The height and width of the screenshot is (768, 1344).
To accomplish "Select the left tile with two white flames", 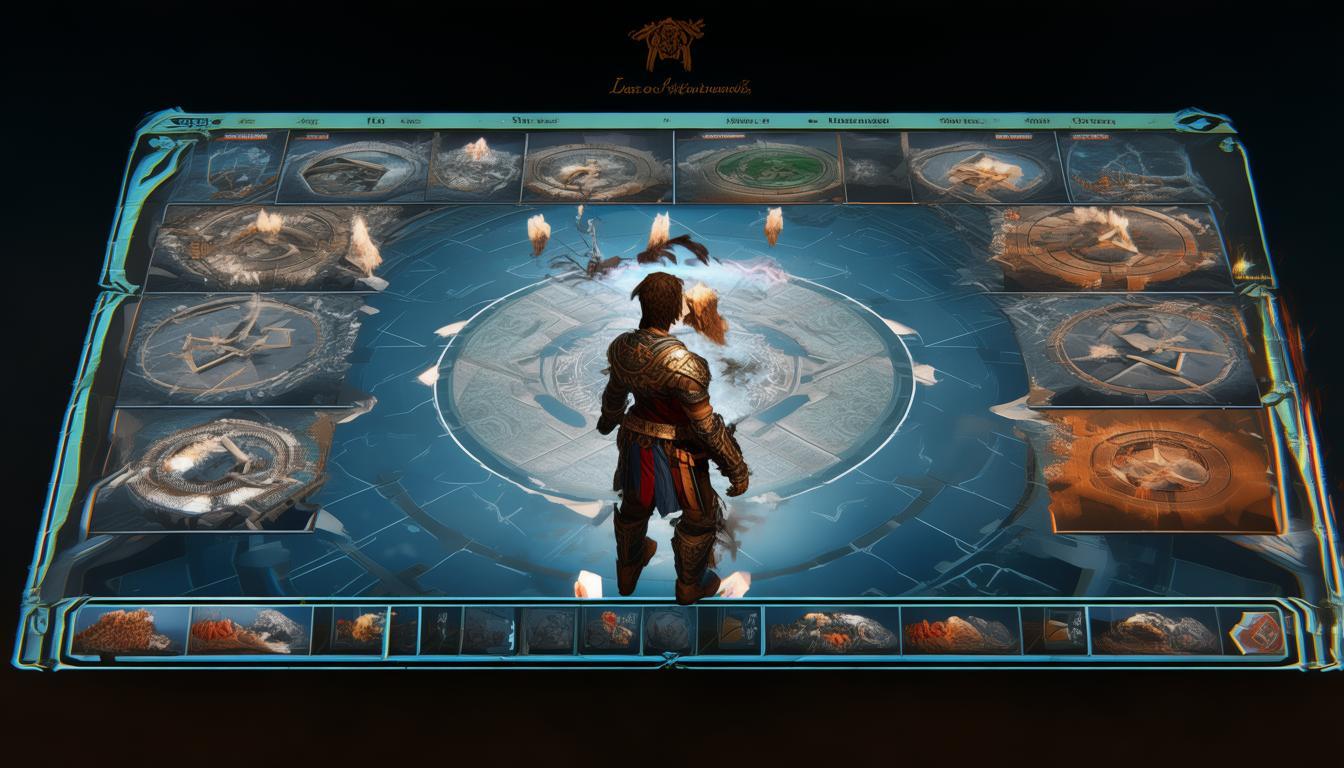I will (x=268, y=245).
